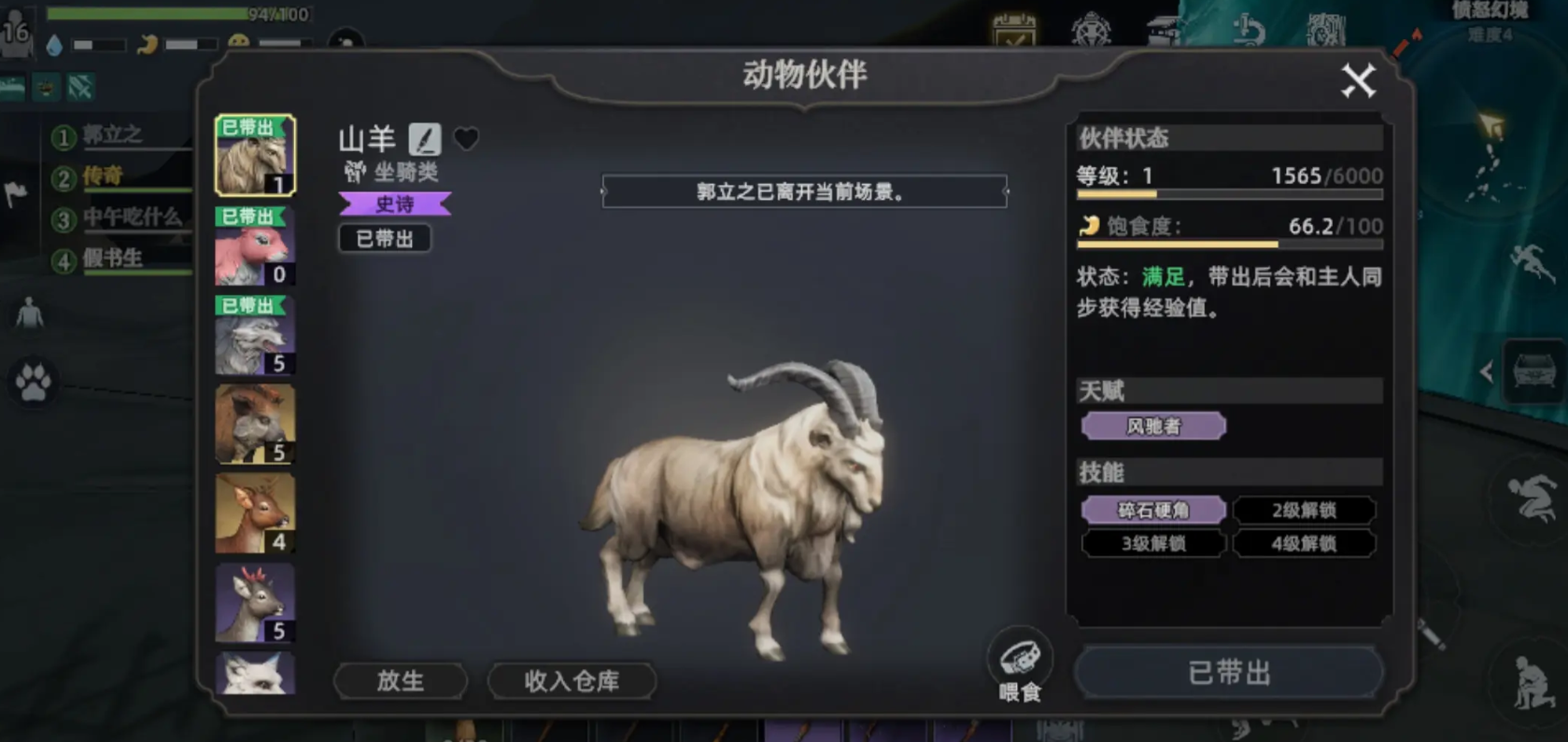This screenshot has width=1568, height=742.
Task: Click the pencil icon to rename the goat
Action: click(x=423, y=139)
